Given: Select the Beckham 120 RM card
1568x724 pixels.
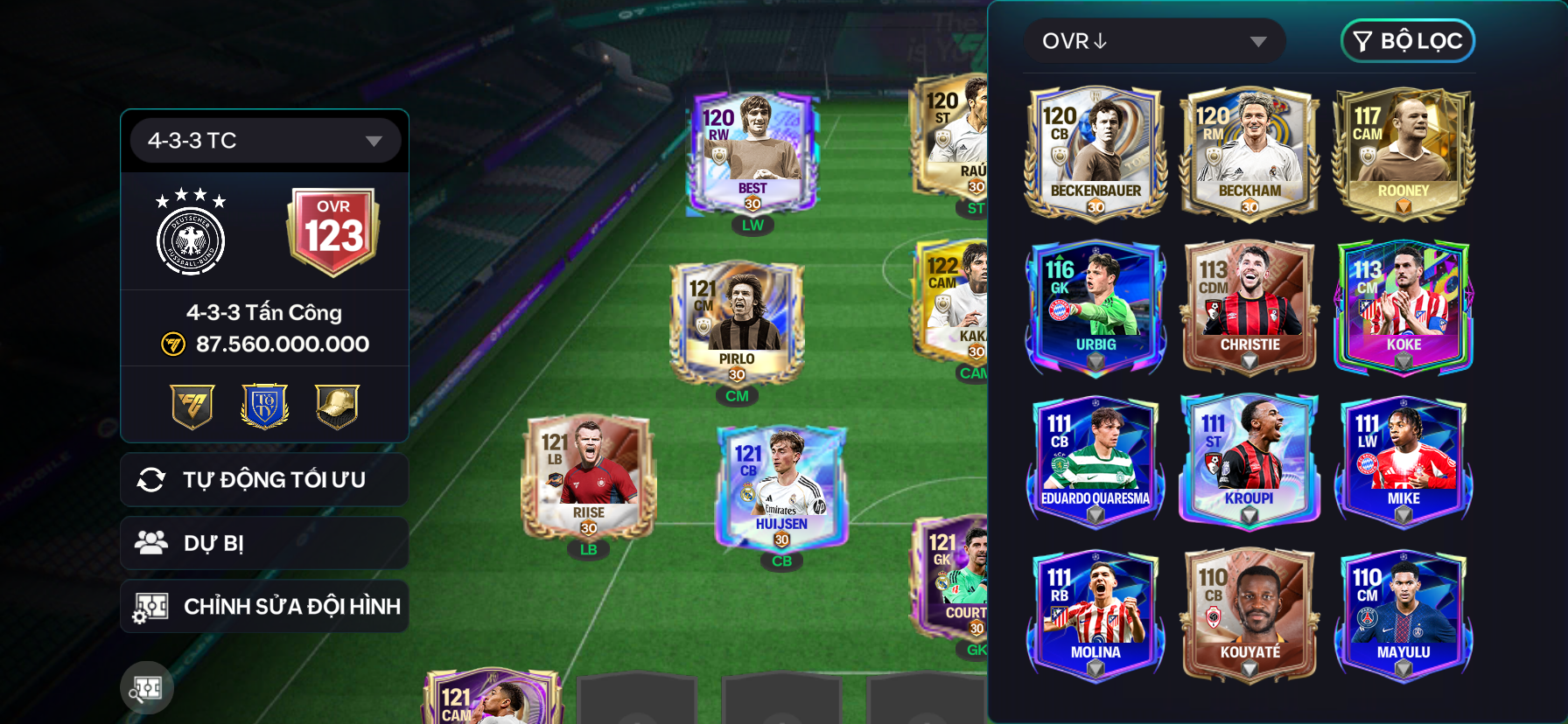Looking at the screenshot, I should (x=1249, y=153).
